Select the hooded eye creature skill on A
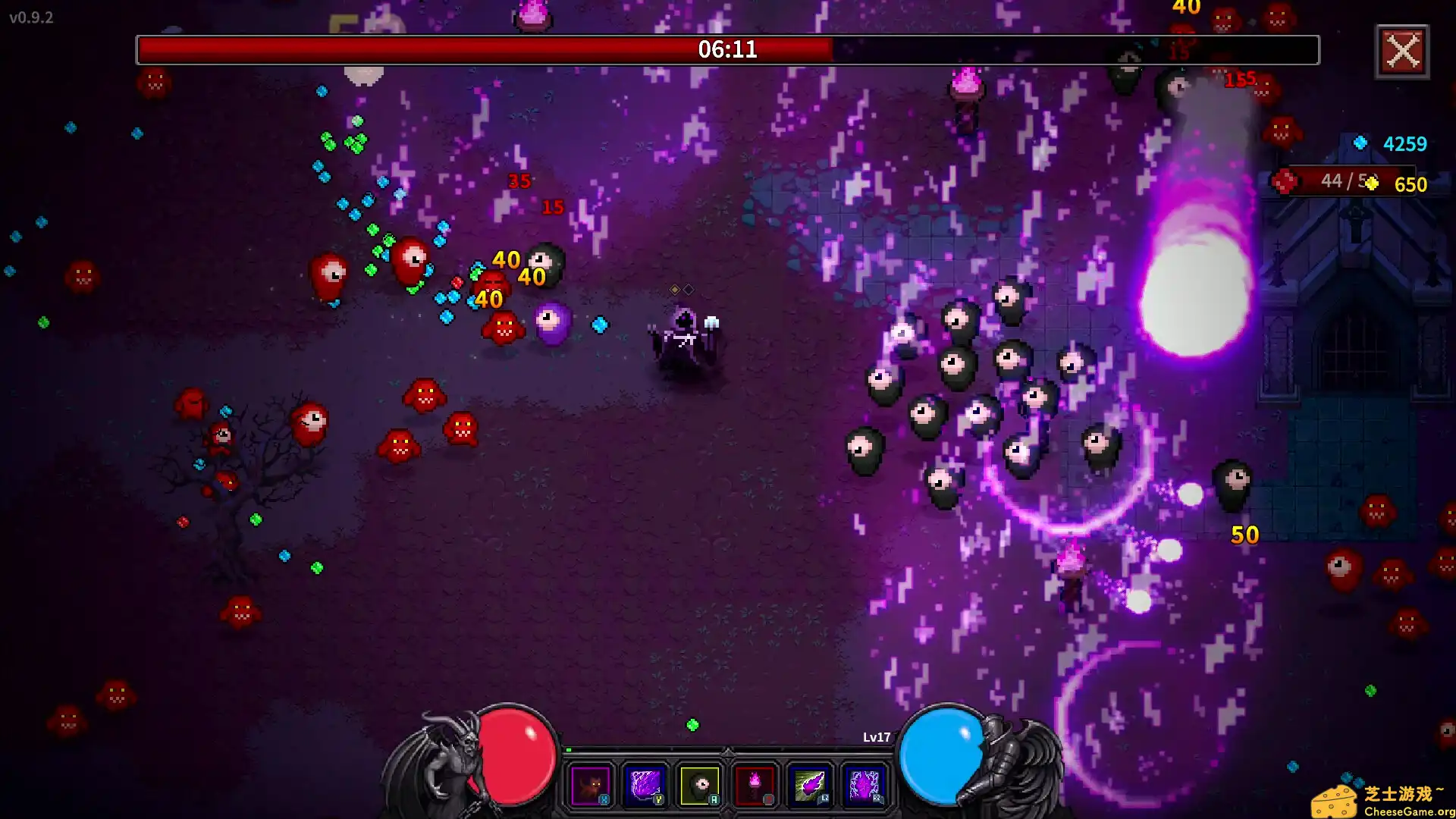1456x819 pixels. (x=701, y=785)
